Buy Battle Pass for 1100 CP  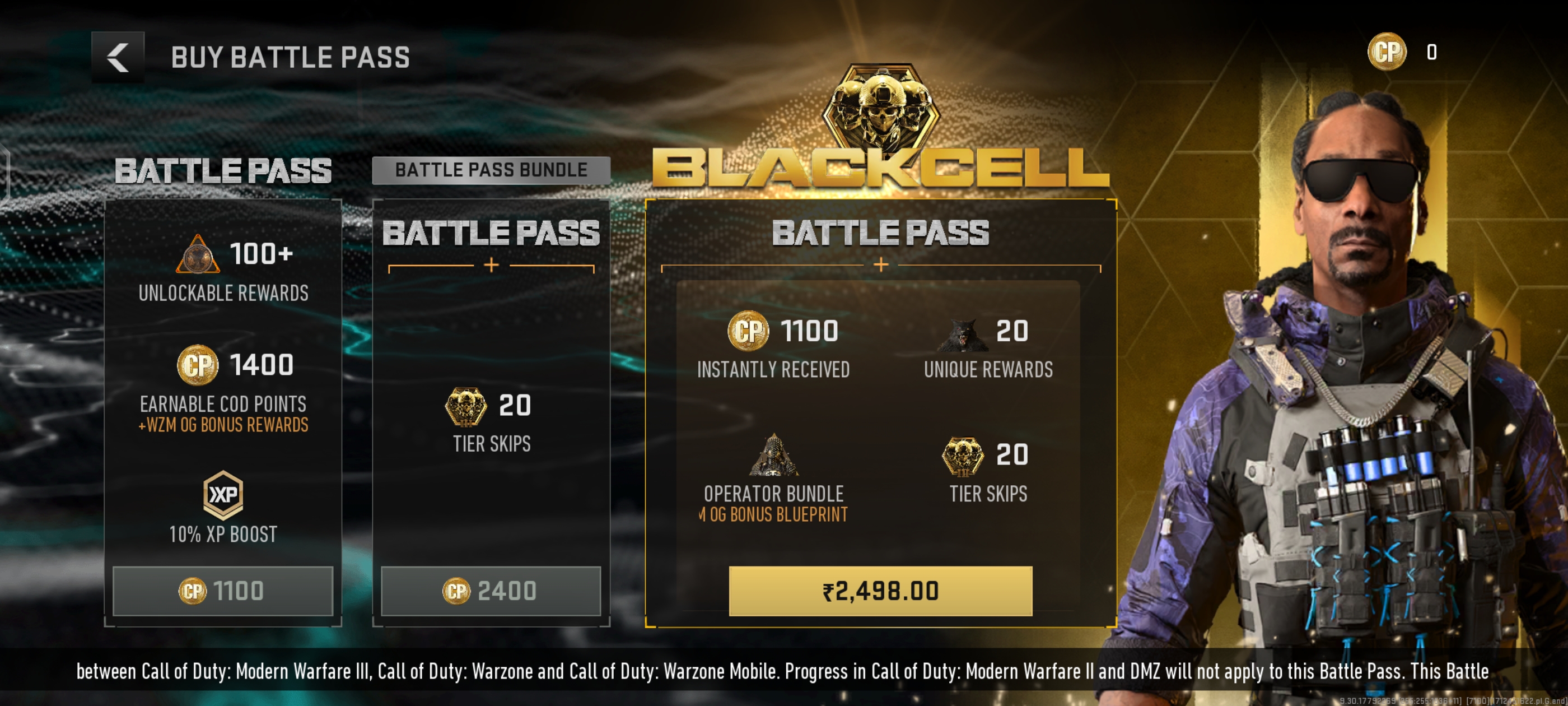click(x=223, y=590)
